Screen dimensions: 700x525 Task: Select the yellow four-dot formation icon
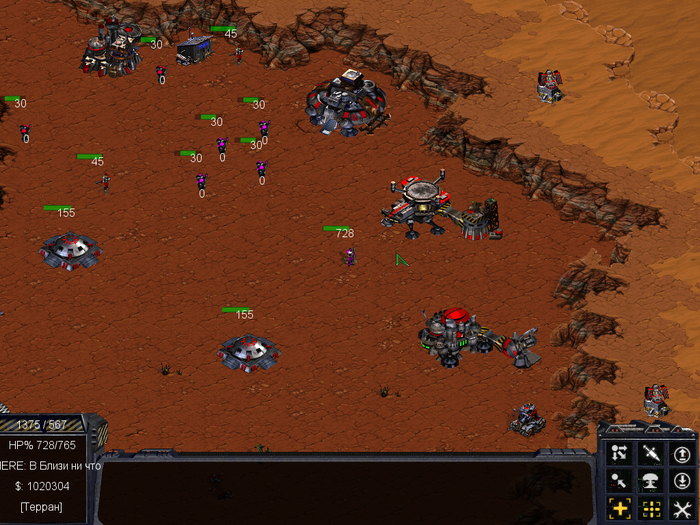coord(651,508)
